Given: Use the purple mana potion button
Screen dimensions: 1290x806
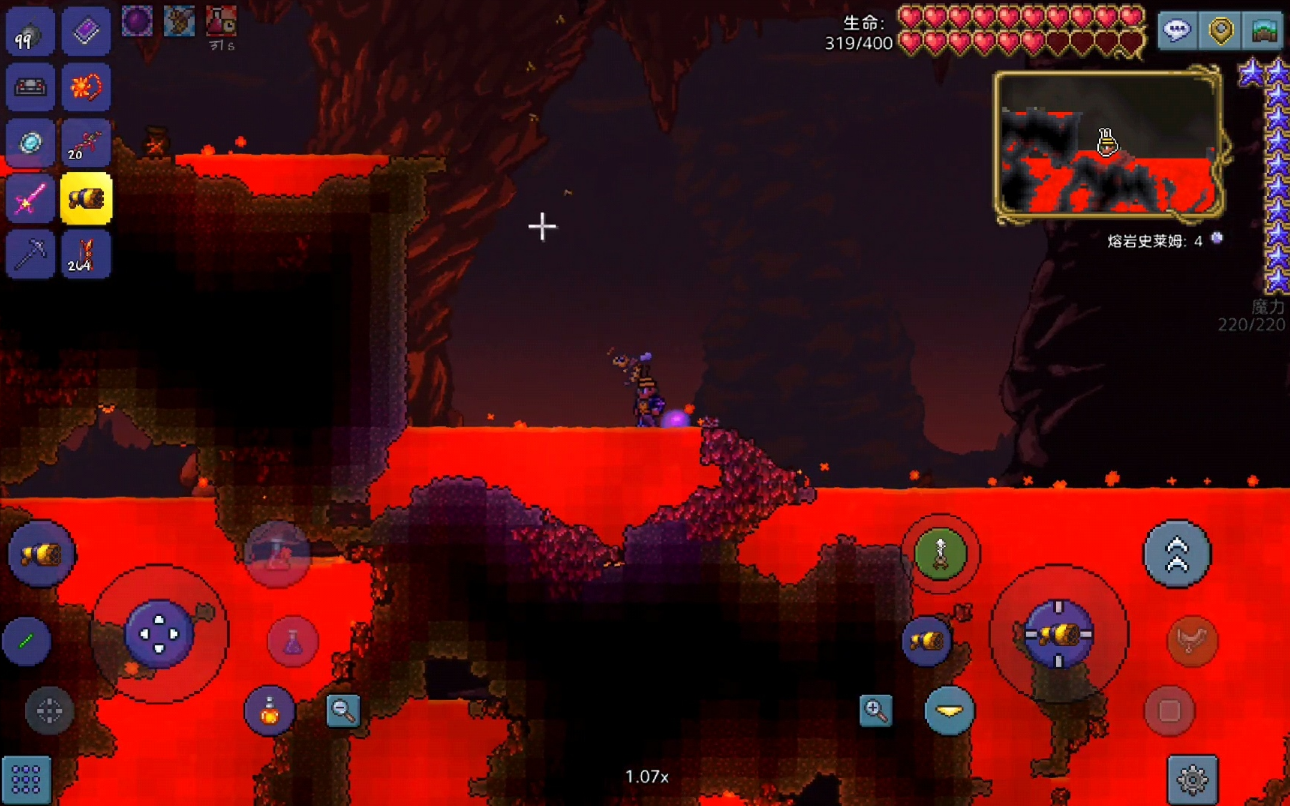Looking at the screenshot, I should click(x=293, y=641).
